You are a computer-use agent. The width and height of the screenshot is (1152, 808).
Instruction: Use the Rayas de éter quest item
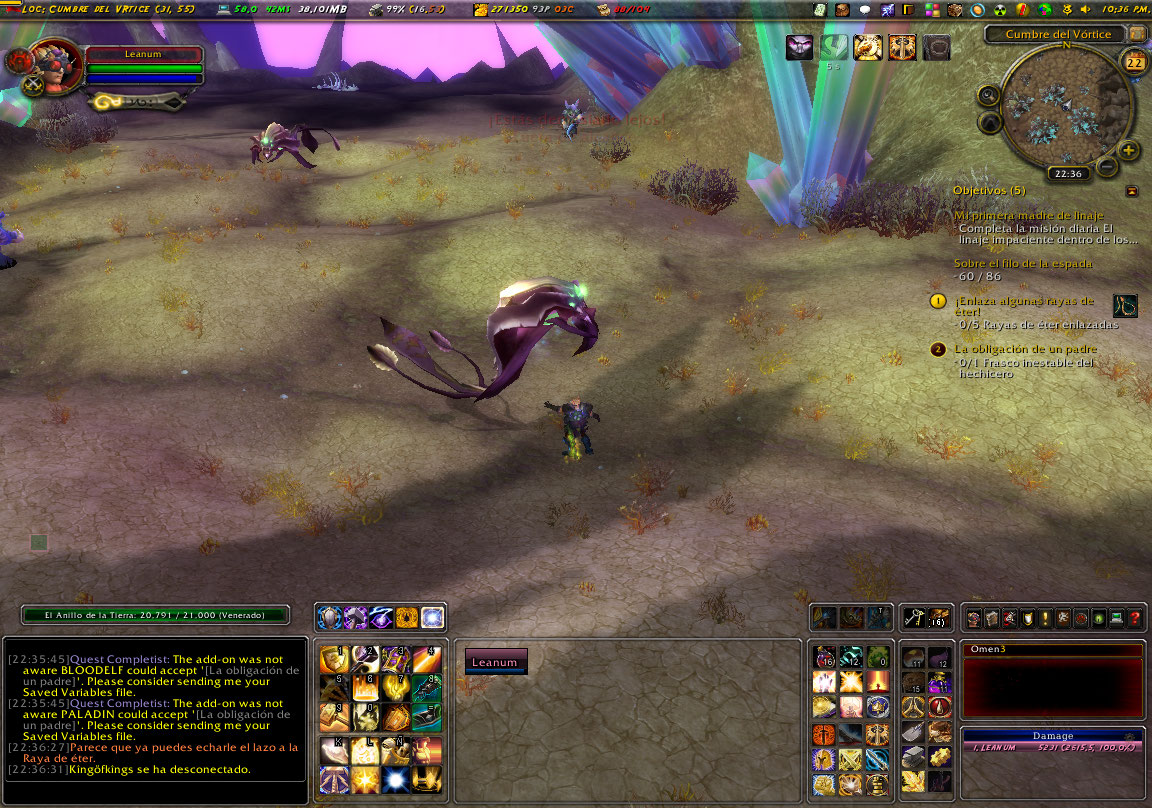[x=1125, y=306]
